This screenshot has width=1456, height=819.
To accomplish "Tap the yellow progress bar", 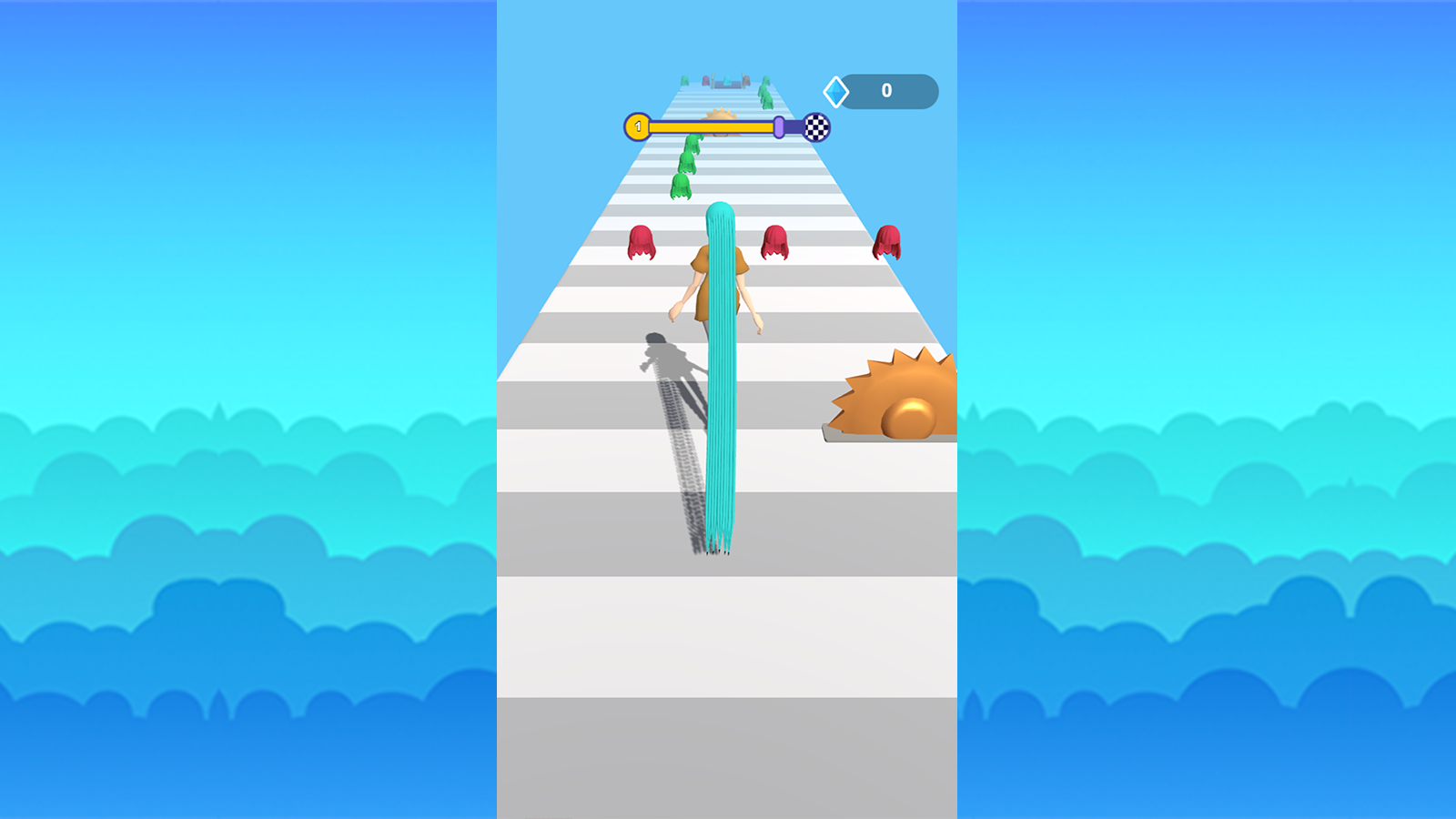I will [x=710, y=126].
